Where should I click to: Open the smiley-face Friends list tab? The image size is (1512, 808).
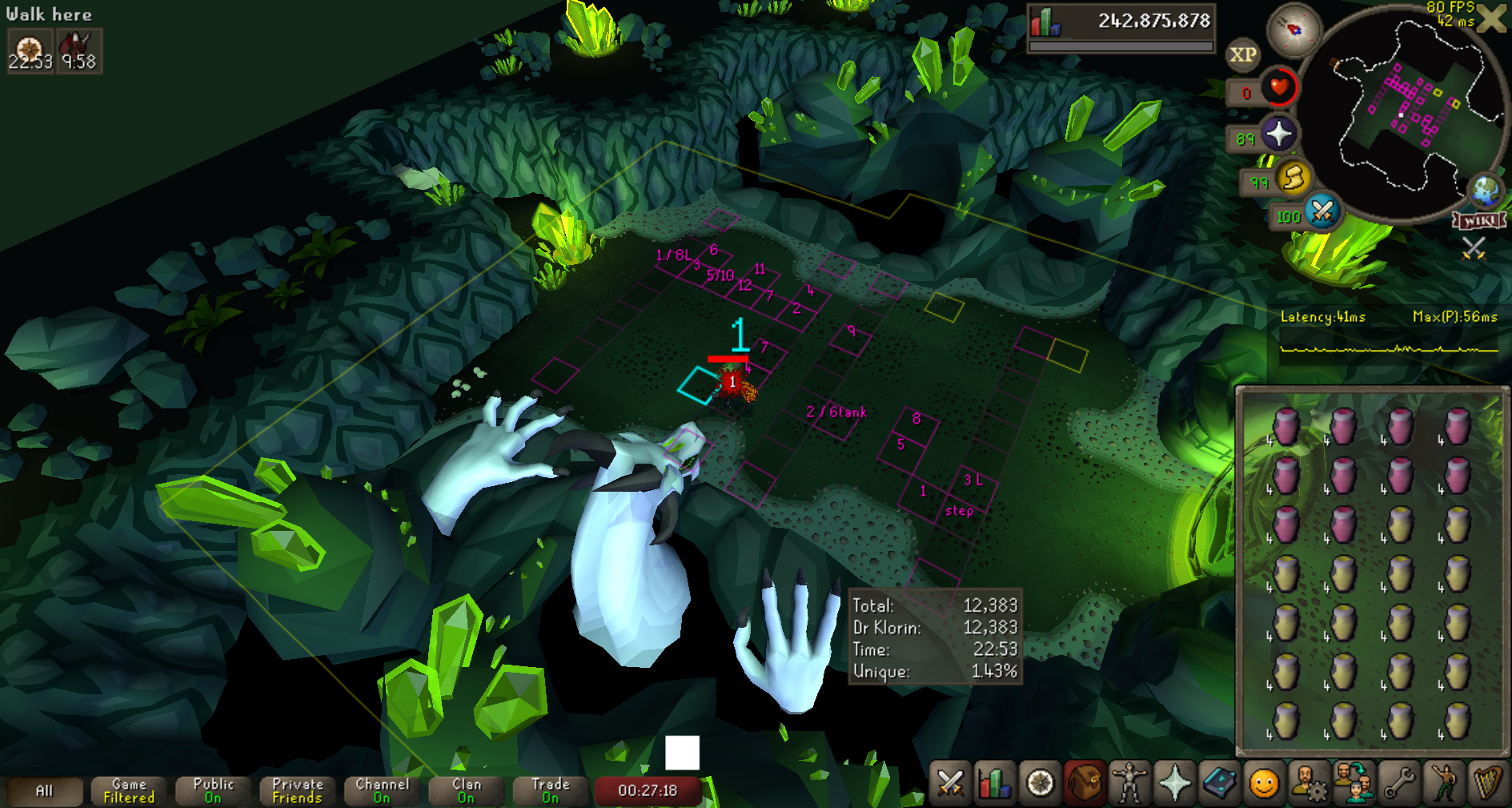click(1264, 783)
